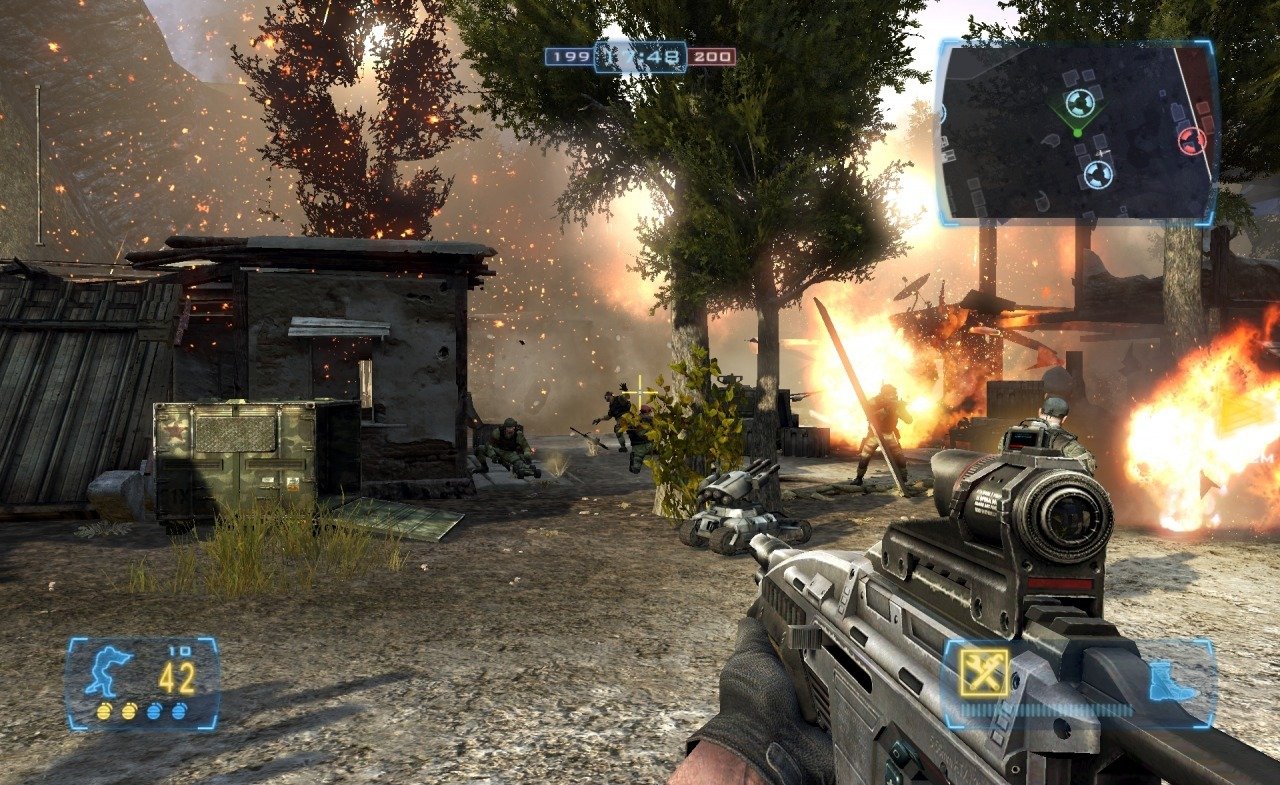1280x785 pixels.
Task: Click the first yellow grenade icon
Action: 104,710
